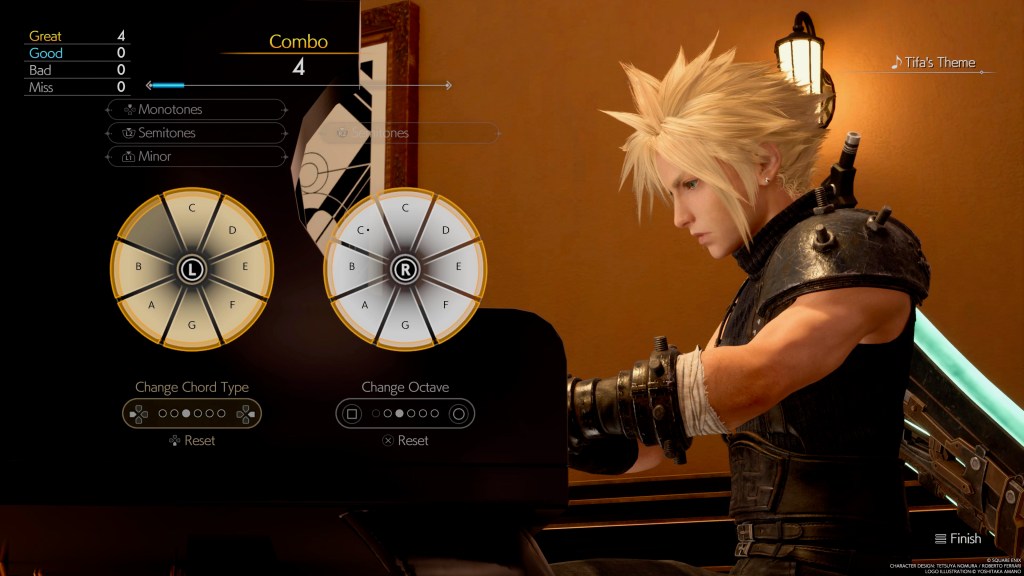Screen dimensions: 1024x576
Task: Select the high C• note on the R wheel
Action: point(365,231)
